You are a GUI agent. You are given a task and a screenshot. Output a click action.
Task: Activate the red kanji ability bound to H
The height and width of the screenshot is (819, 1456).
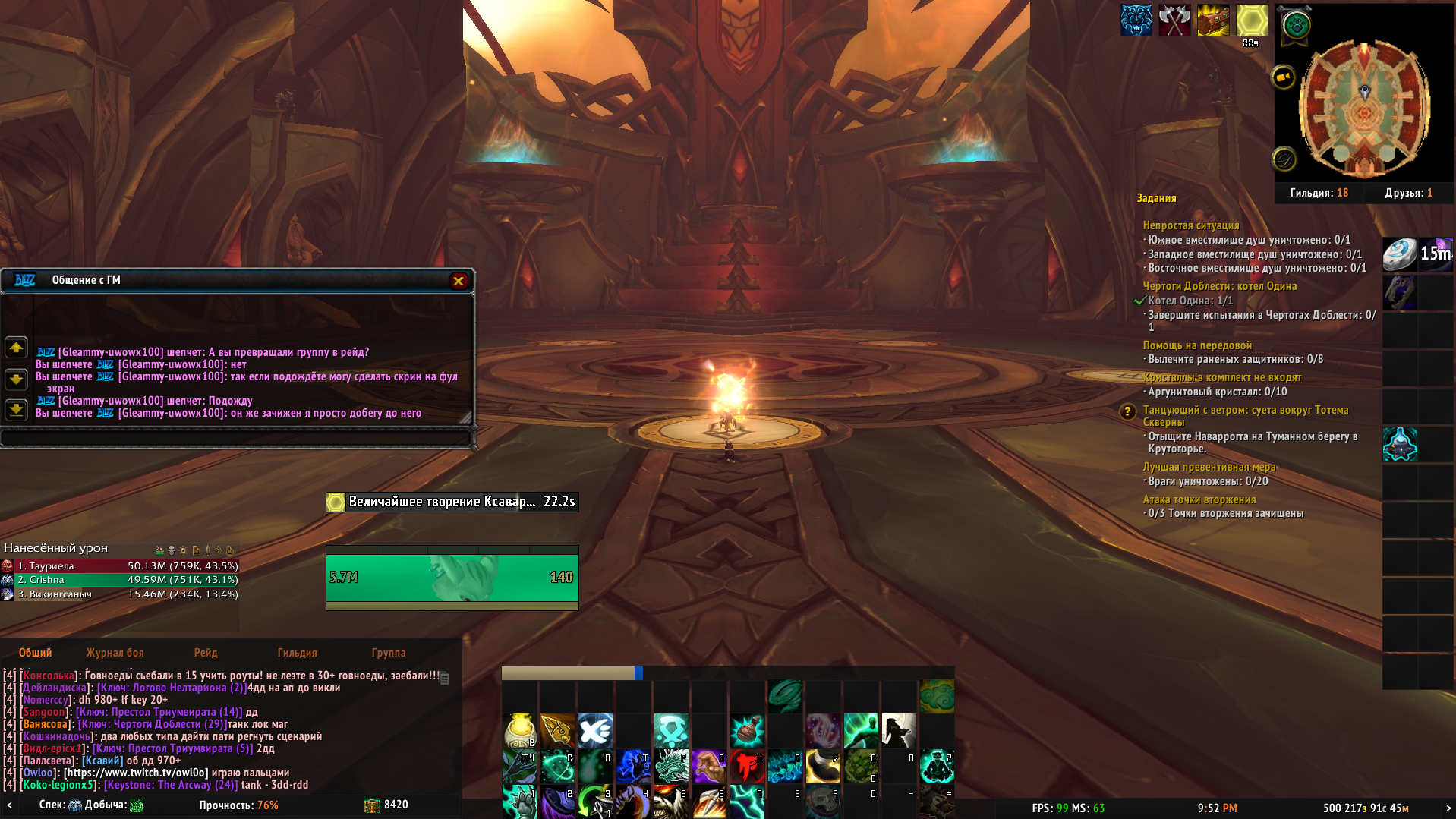(747, 767)
